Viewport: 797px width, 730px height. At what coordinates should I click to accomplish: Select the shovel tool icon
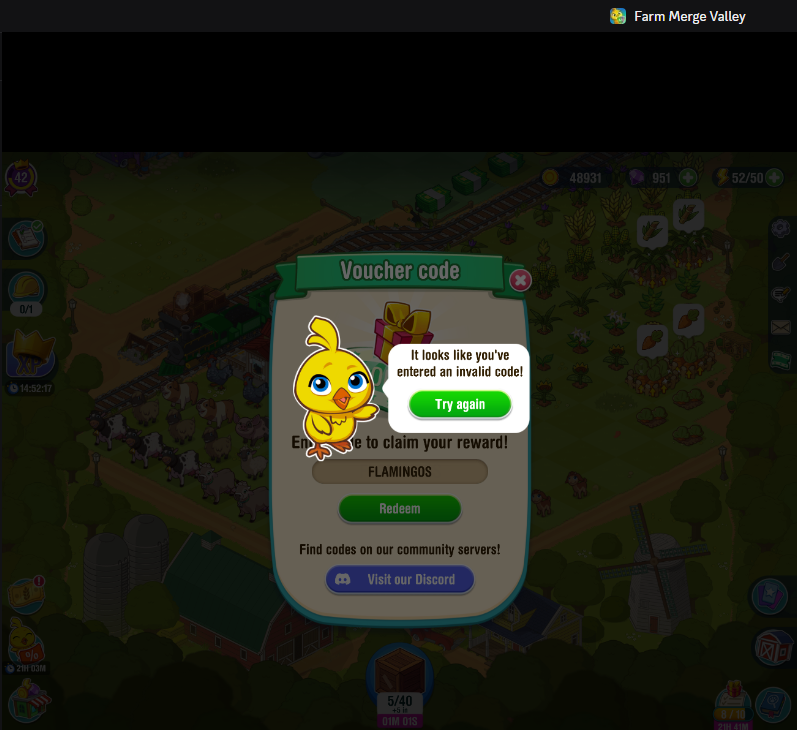tap(780, 261)
